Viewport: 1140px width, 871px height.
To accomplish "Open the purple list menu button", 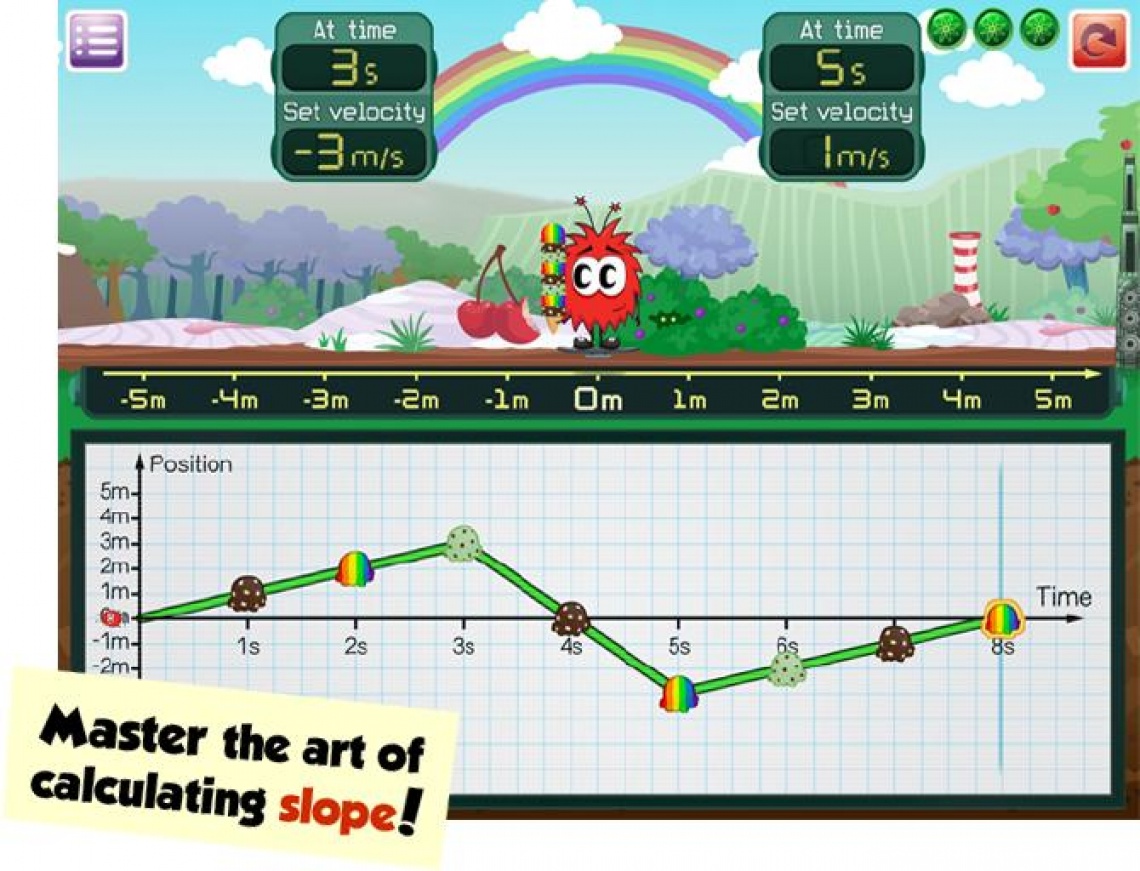I will point(96,41).
